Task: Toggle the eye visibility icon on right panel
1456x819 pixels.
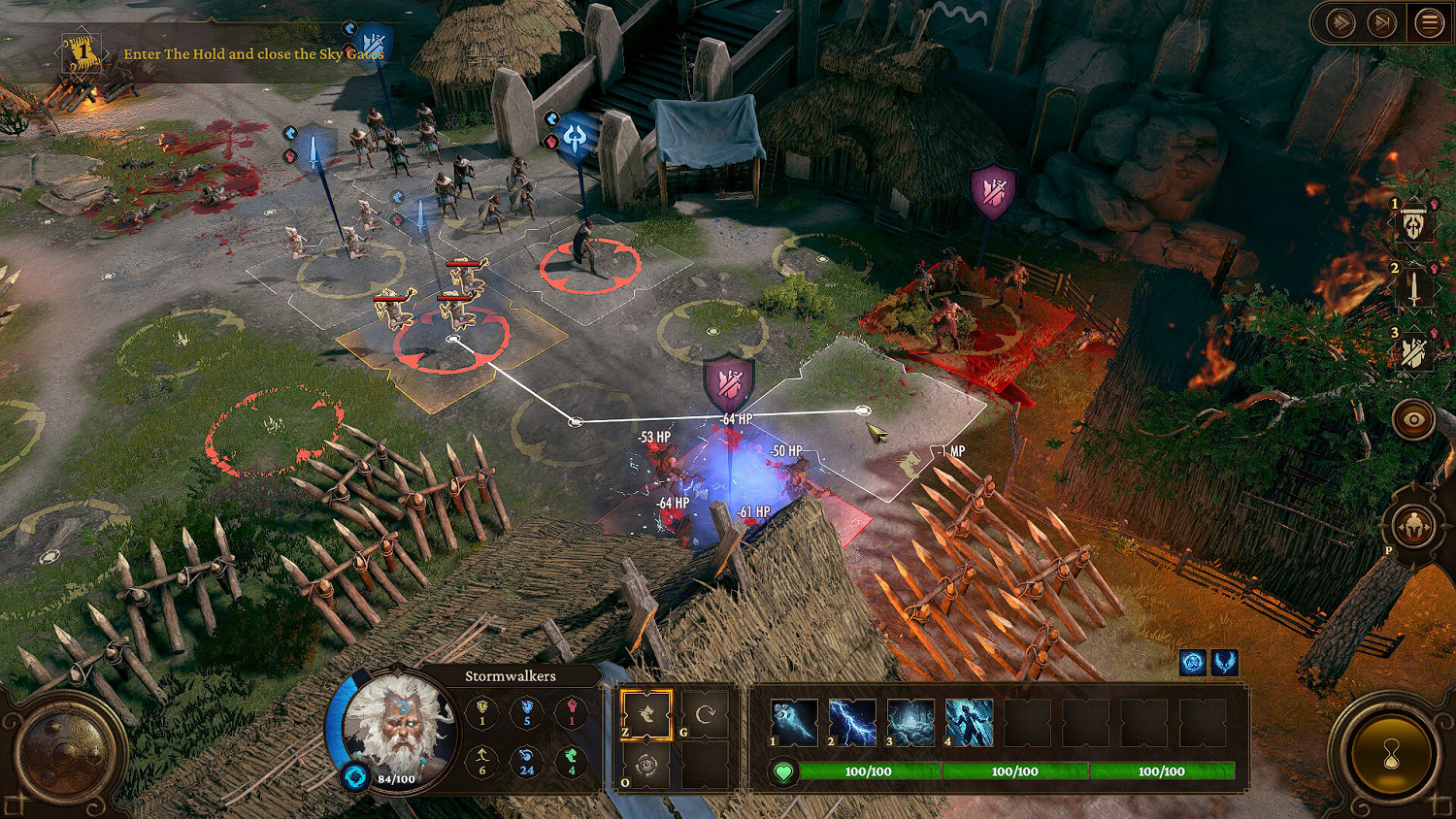Action: (1412, 419)
